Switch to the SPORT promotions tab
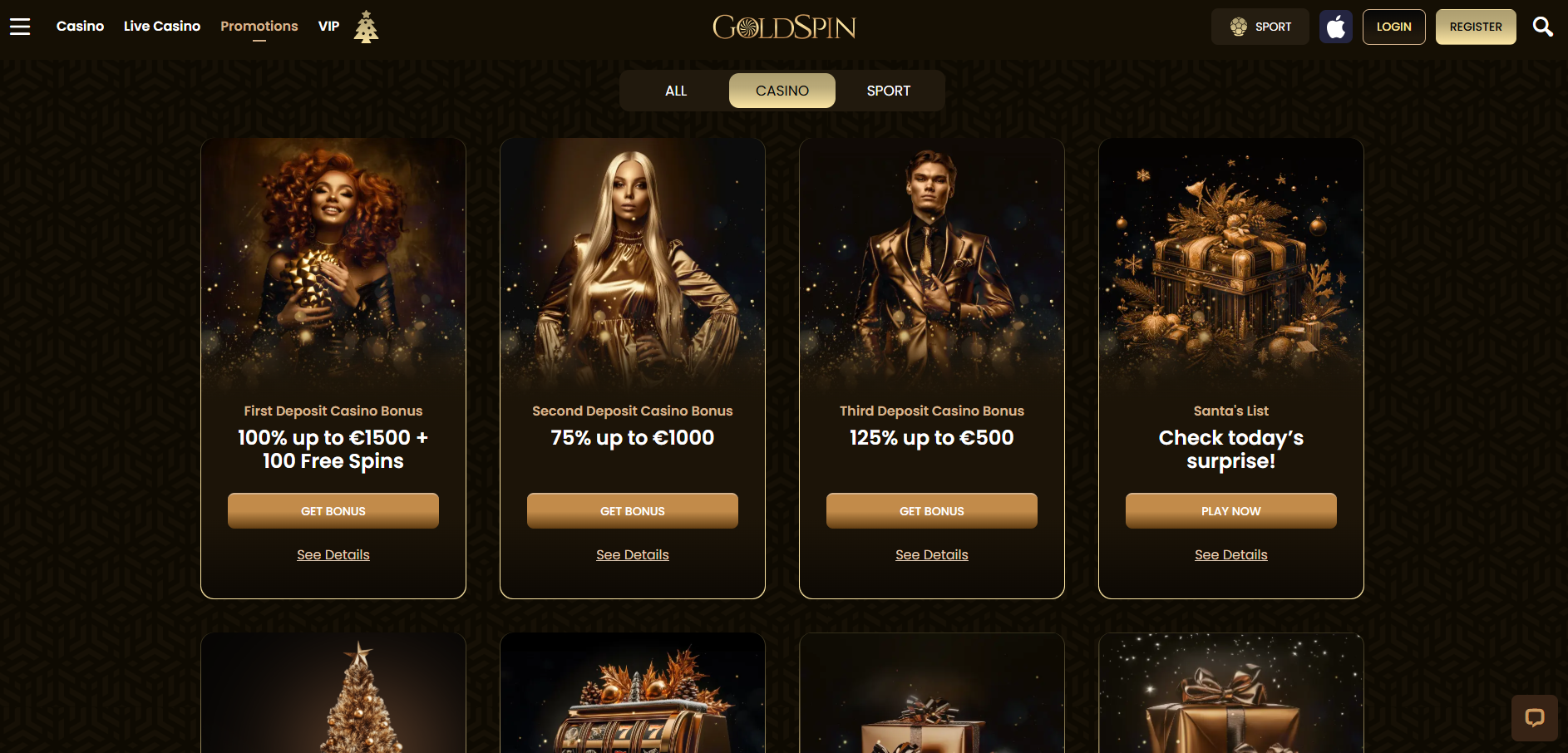The width and height of the screenshot is (1568, 753). 888,90
